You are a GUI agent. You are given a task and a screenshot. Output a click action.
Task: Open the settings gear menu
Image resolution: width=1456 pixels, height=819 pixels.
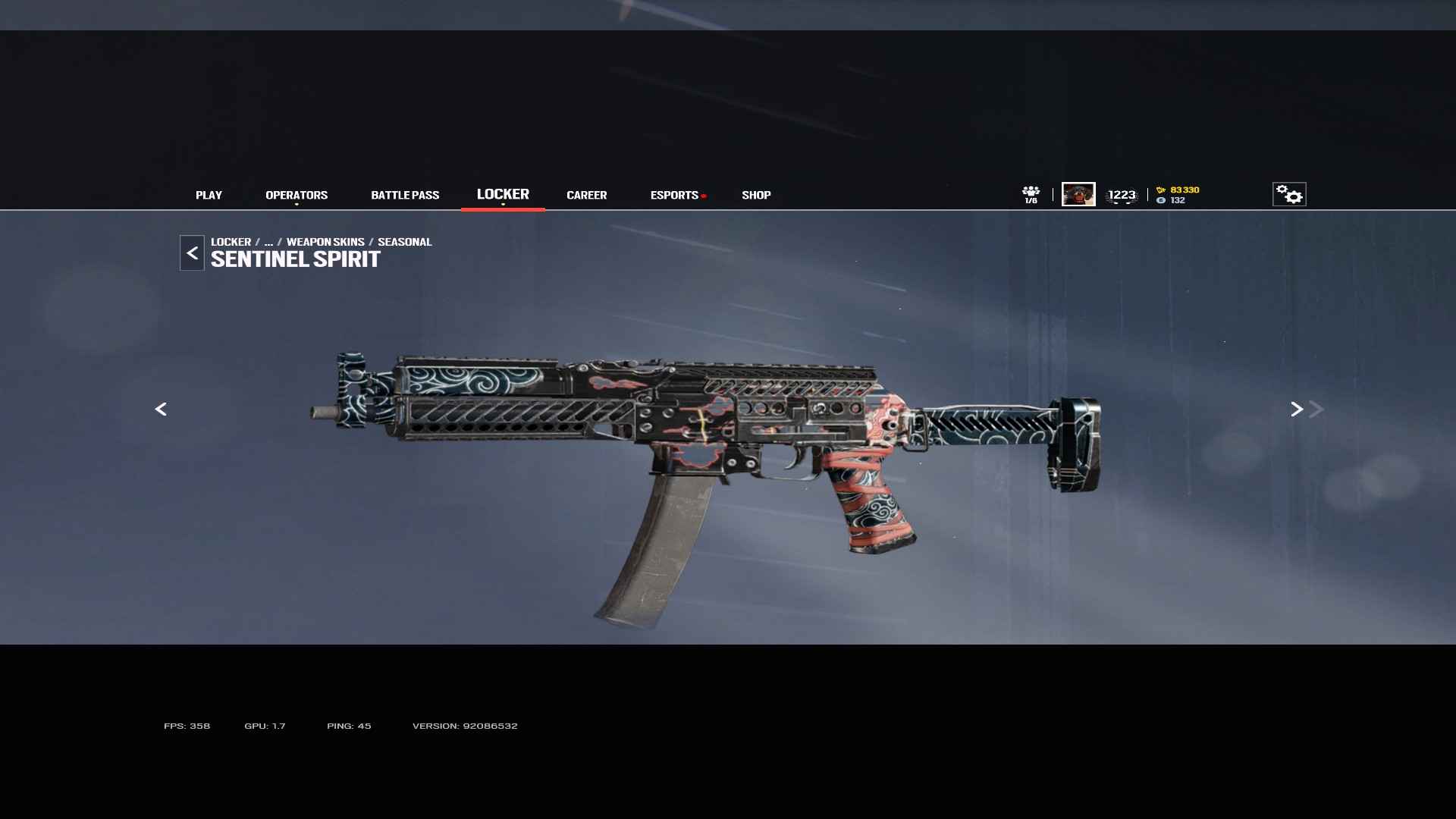pos(1289,194)
